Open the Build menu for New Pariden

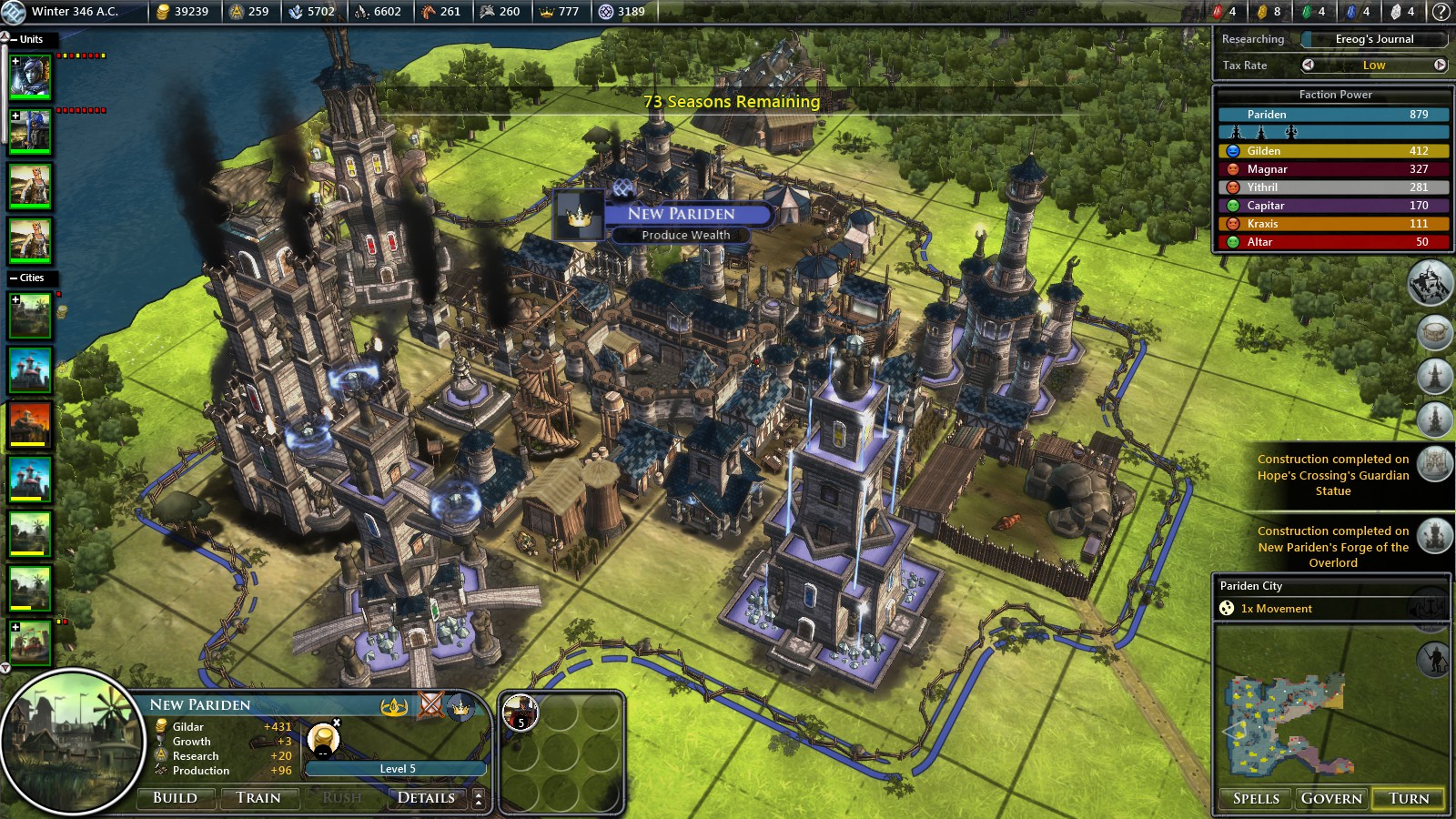pos(176,798)
